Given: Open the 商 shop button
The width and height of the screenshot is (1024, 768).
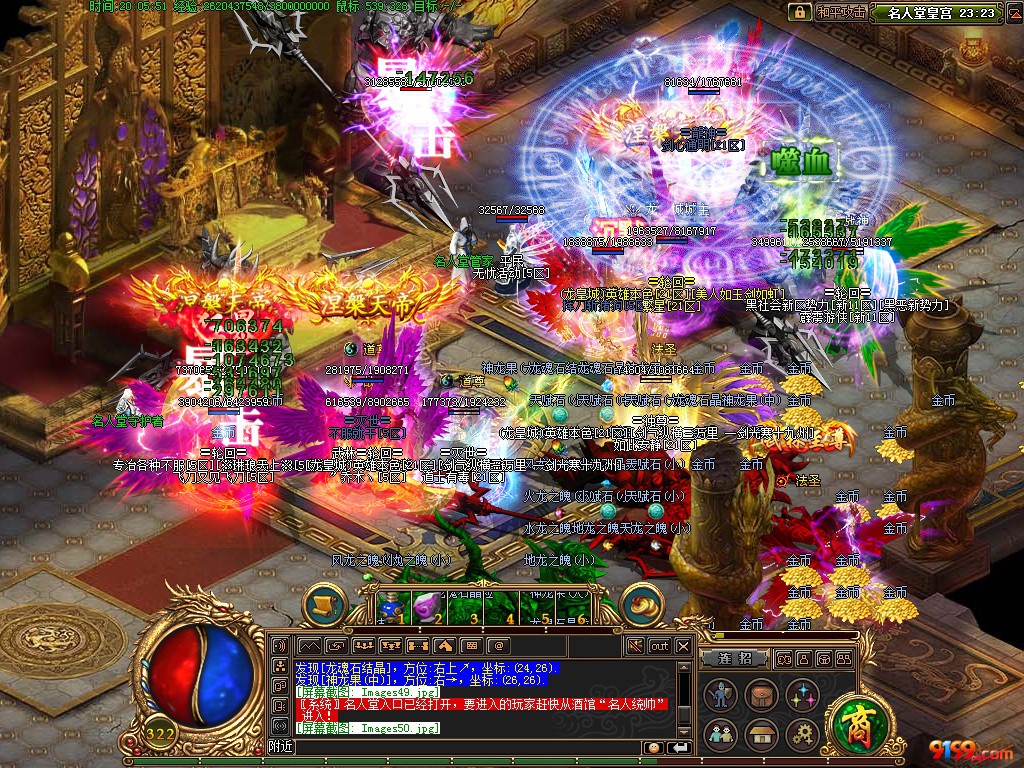Looking at the screenshot, I should [856, 722].
